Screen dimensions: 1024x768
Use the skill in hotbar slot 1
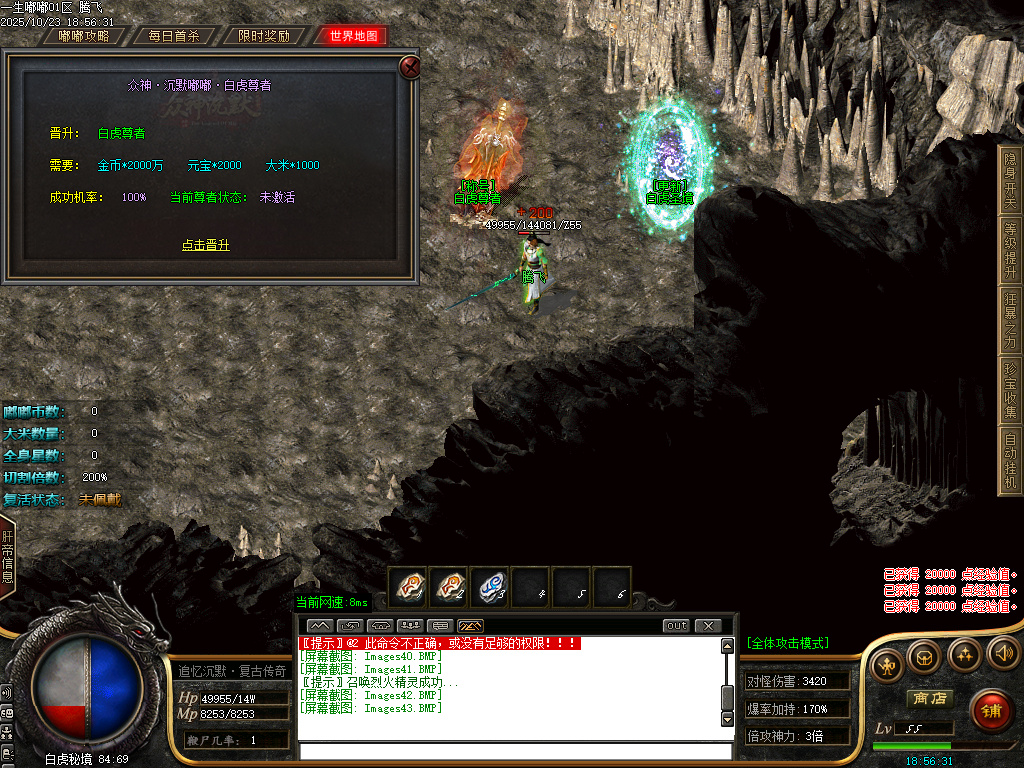click(x=408, y=587)
